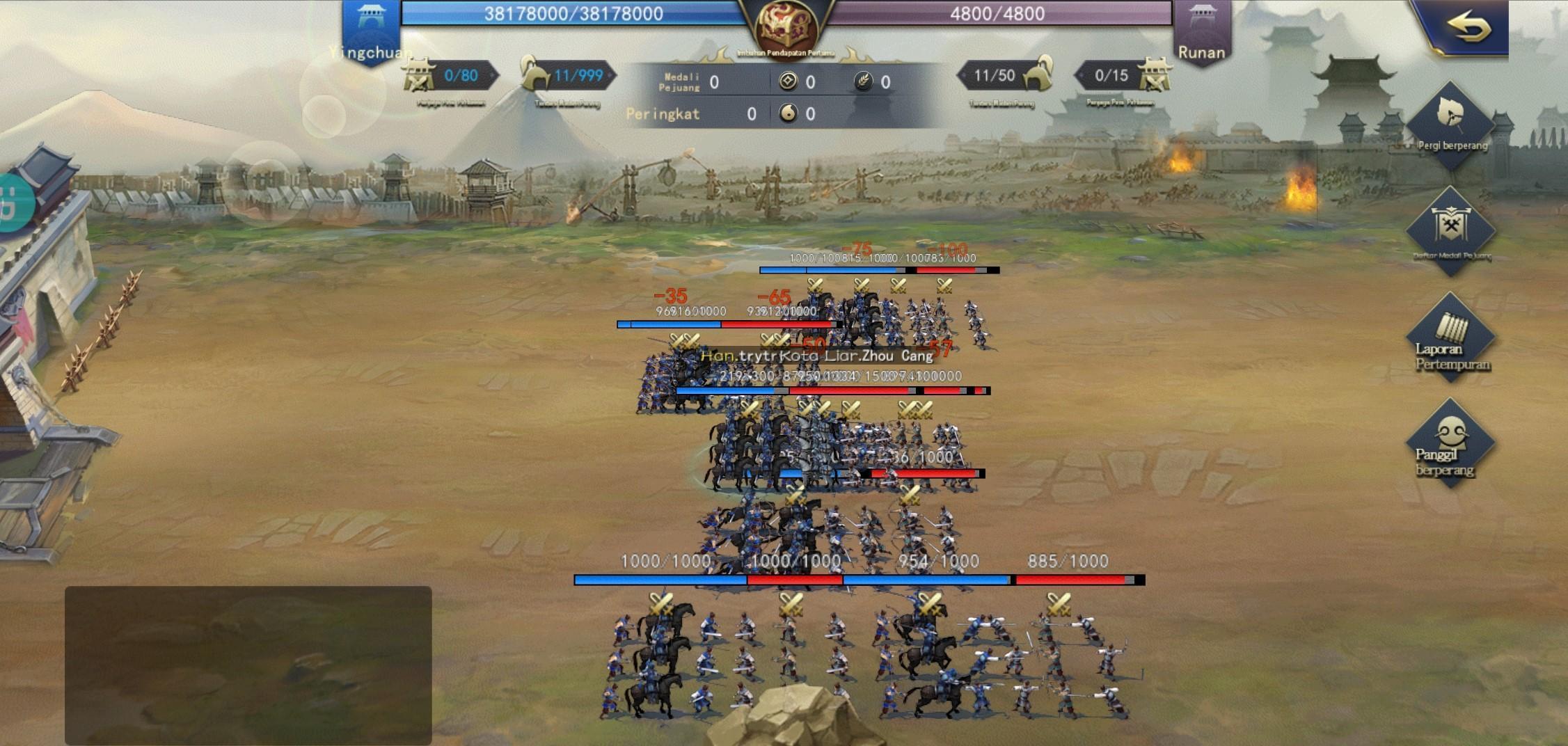This screenshot has height=746, width=1568.
Task: Show Yingchuan's 11/999 troops in battle
Action: click(568, 76)
